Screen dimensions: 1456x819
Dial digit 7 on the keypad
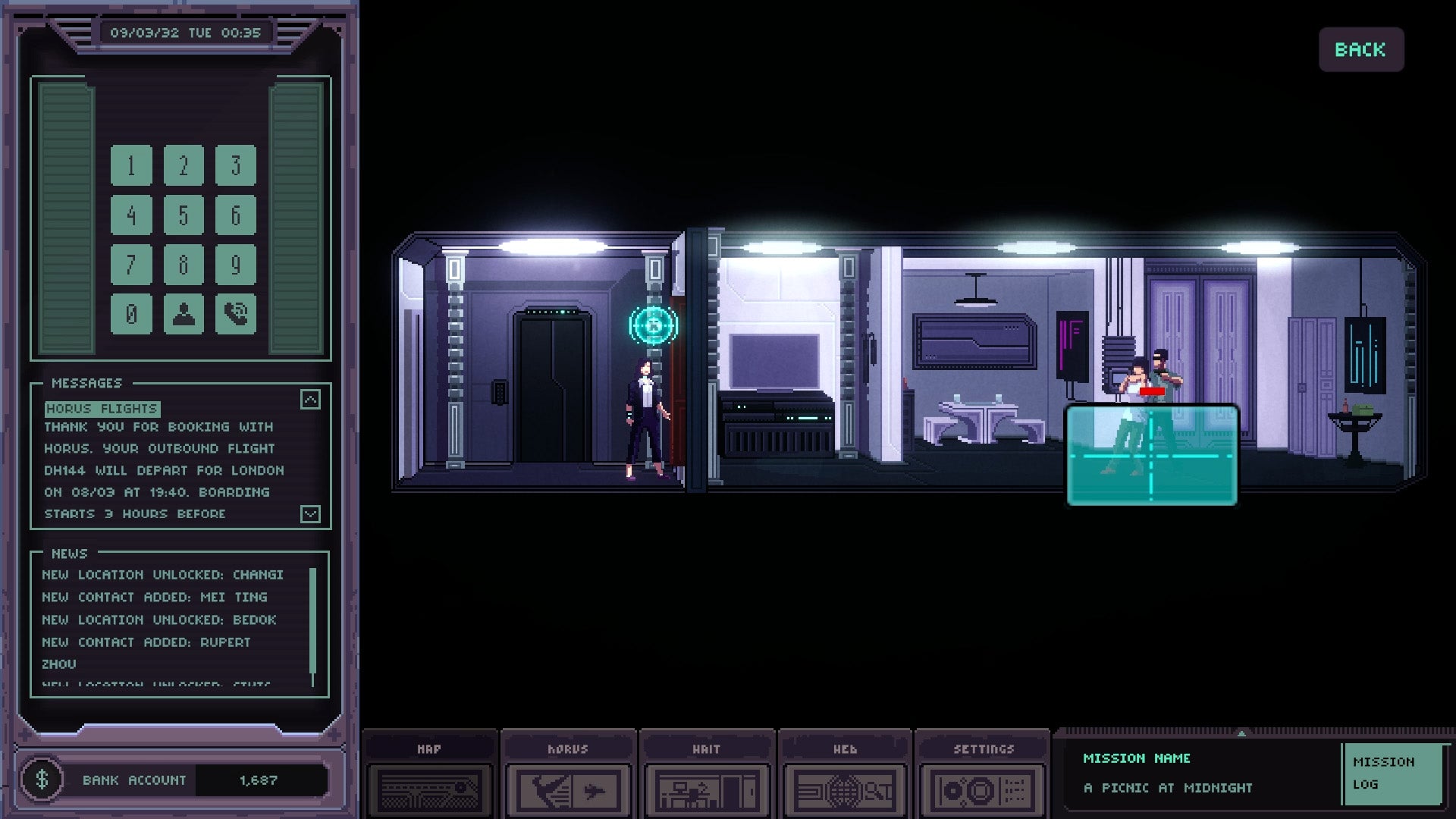pos(131,265)
